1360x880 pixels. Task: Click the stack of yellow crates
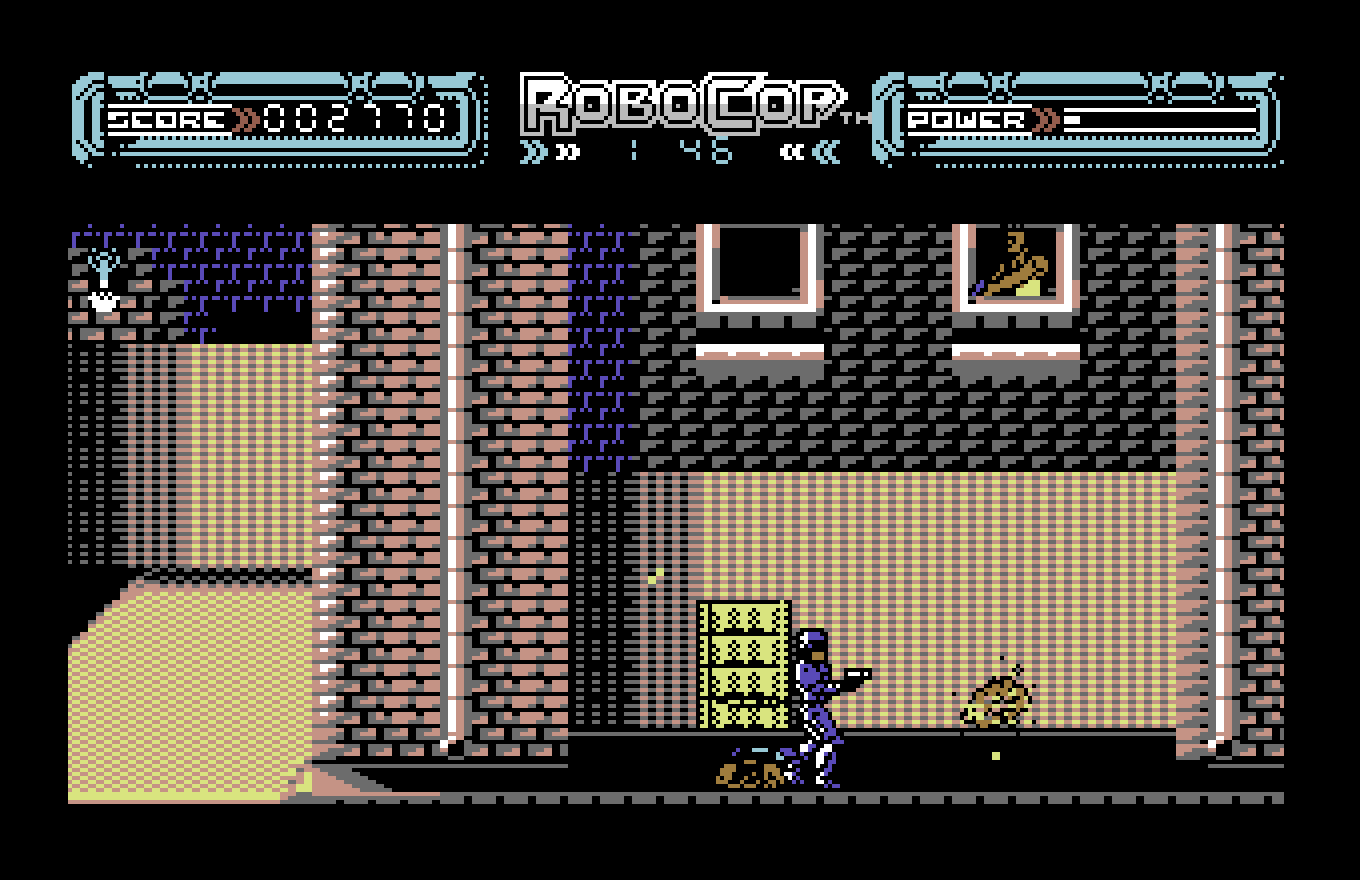tap(743, 665)
